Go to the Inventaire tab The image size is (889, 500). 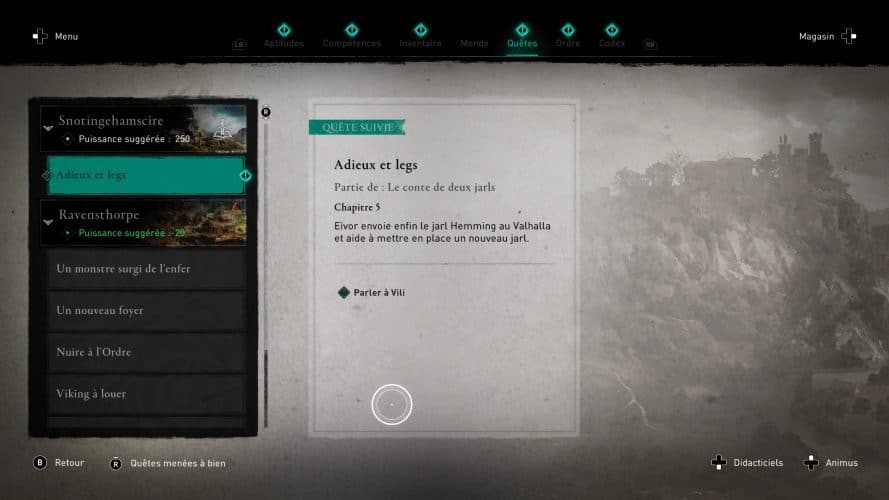420,43
